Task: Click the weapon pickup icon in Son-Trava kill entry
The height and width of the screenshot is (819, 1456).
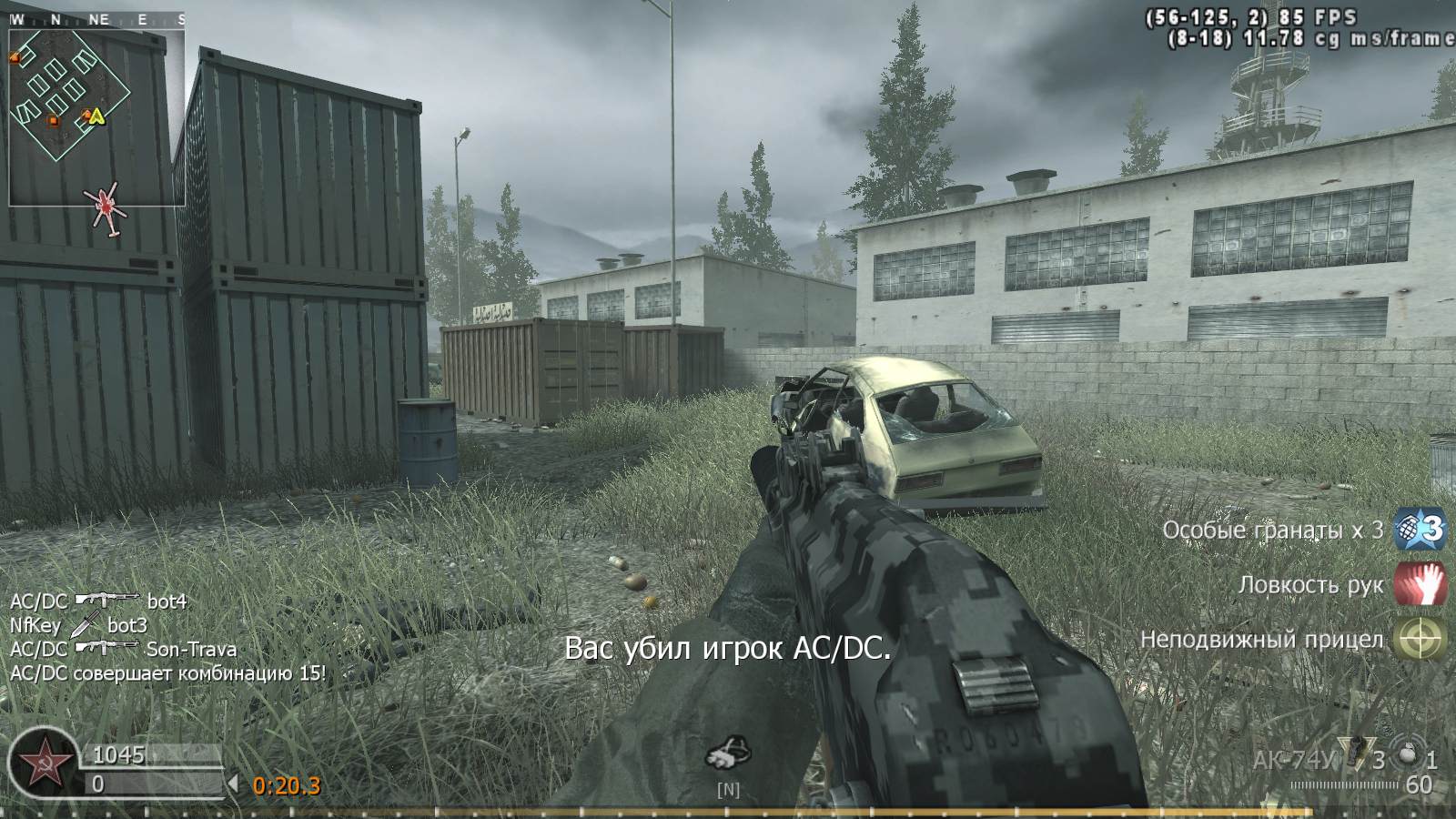Action: [106, 647]
